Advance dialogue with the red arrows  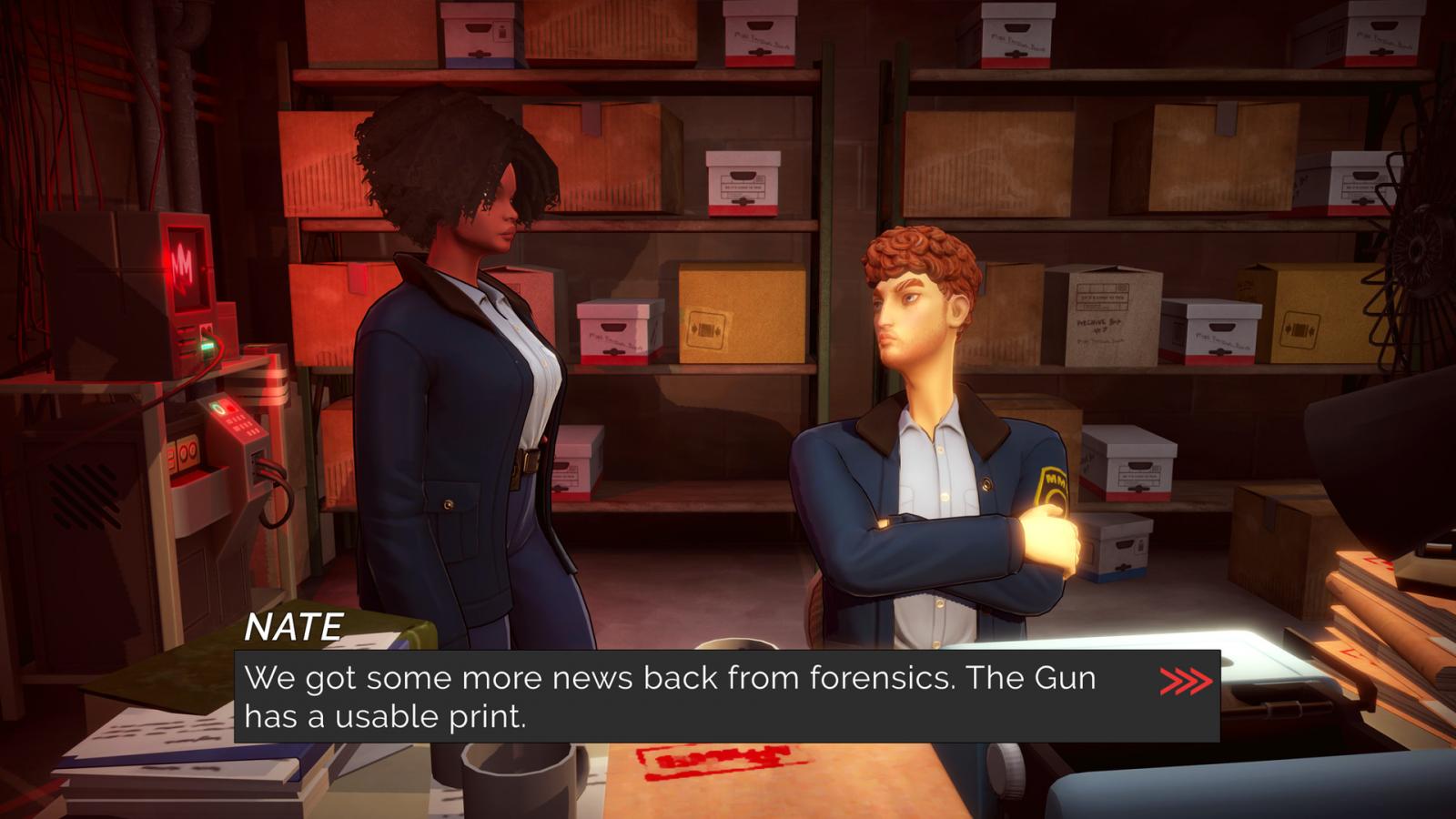1186,681
